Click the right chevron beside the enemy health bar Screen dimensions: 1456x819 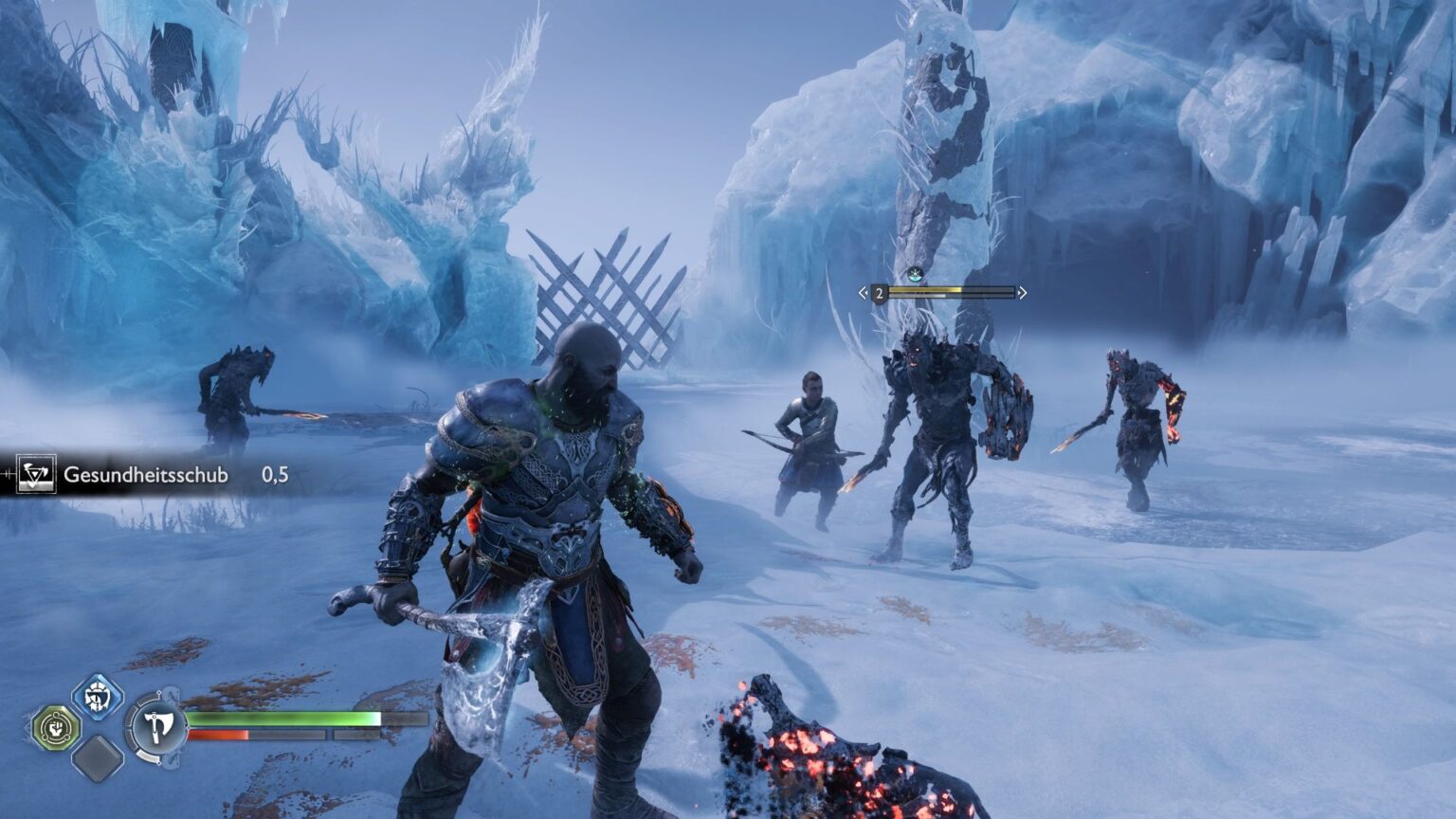coord(1022,292)
